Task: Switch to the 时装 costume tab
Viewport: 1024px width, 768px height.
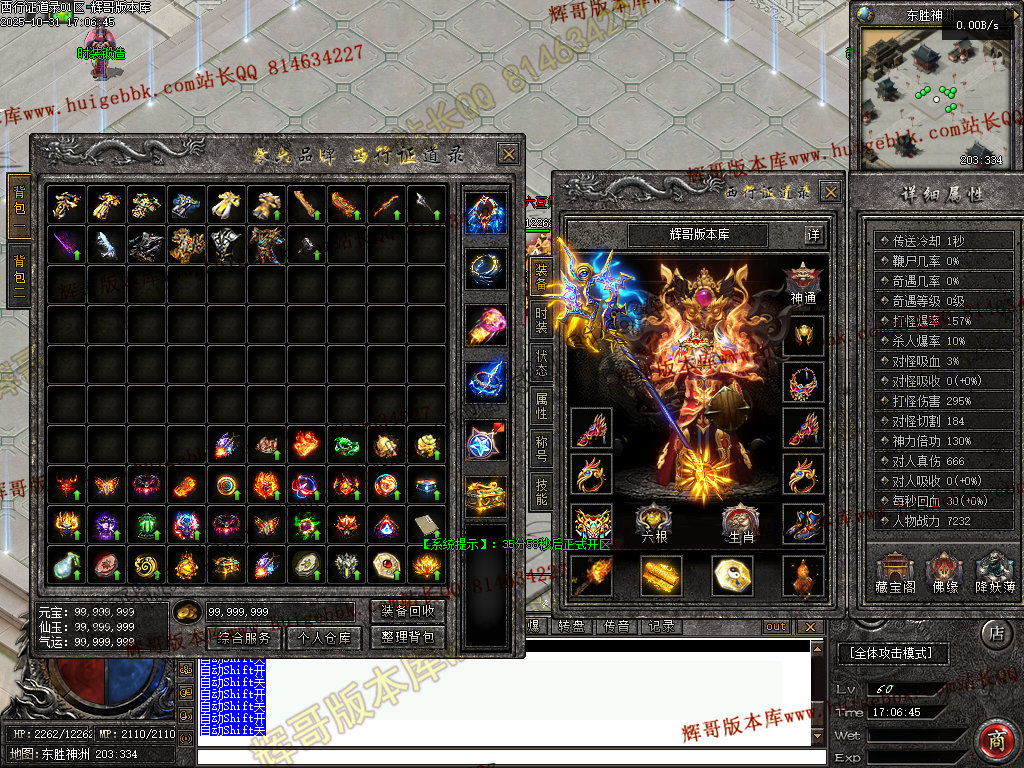Action: coord(541,322)
